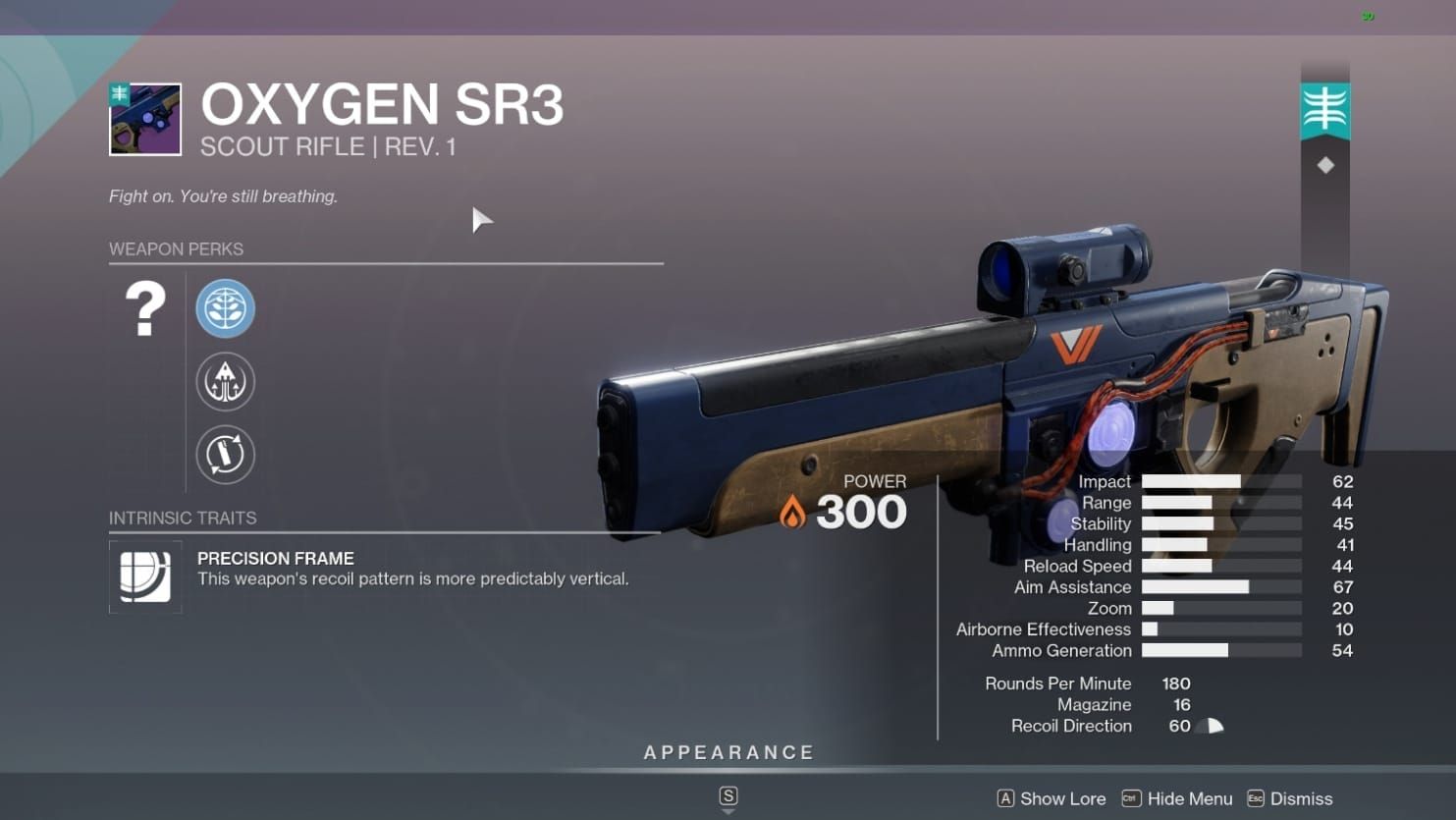This screenshot has width=1456, height=820.
Task: Select the magazine reload perk icon
Action: pos(225,455)
